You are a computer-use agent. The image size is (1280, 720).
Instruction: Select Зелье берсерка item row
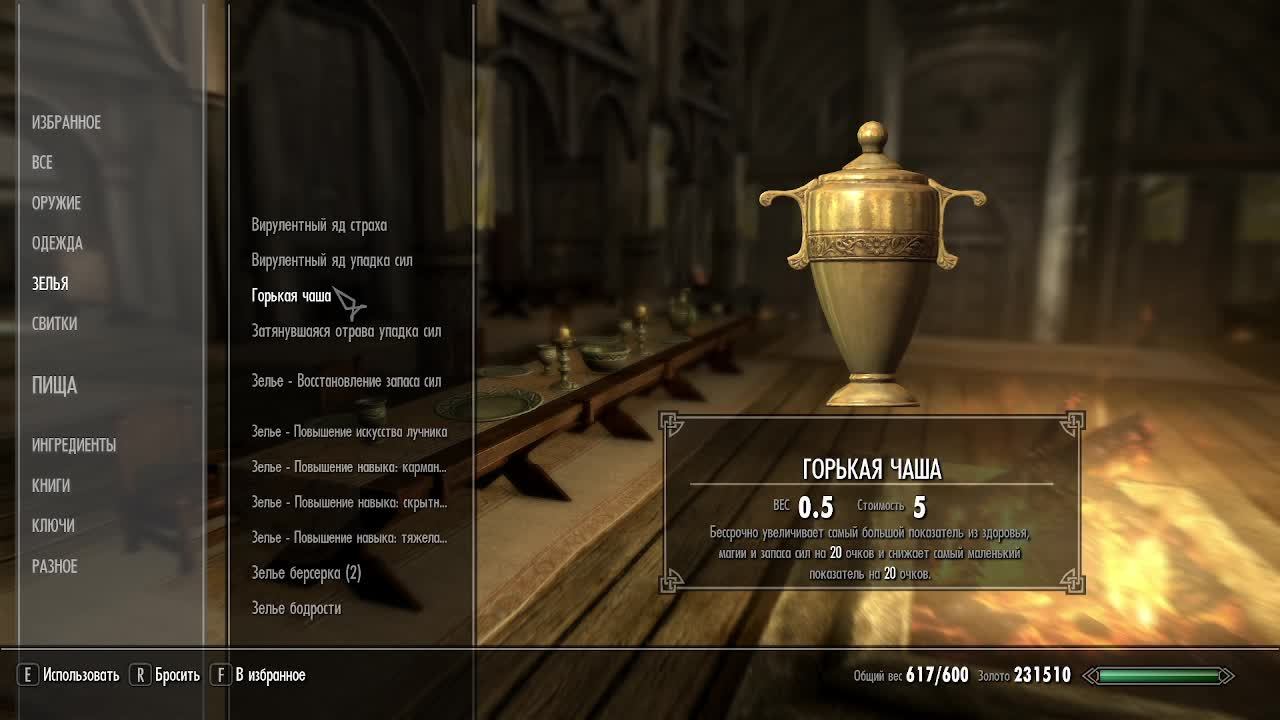pos(306,573)
